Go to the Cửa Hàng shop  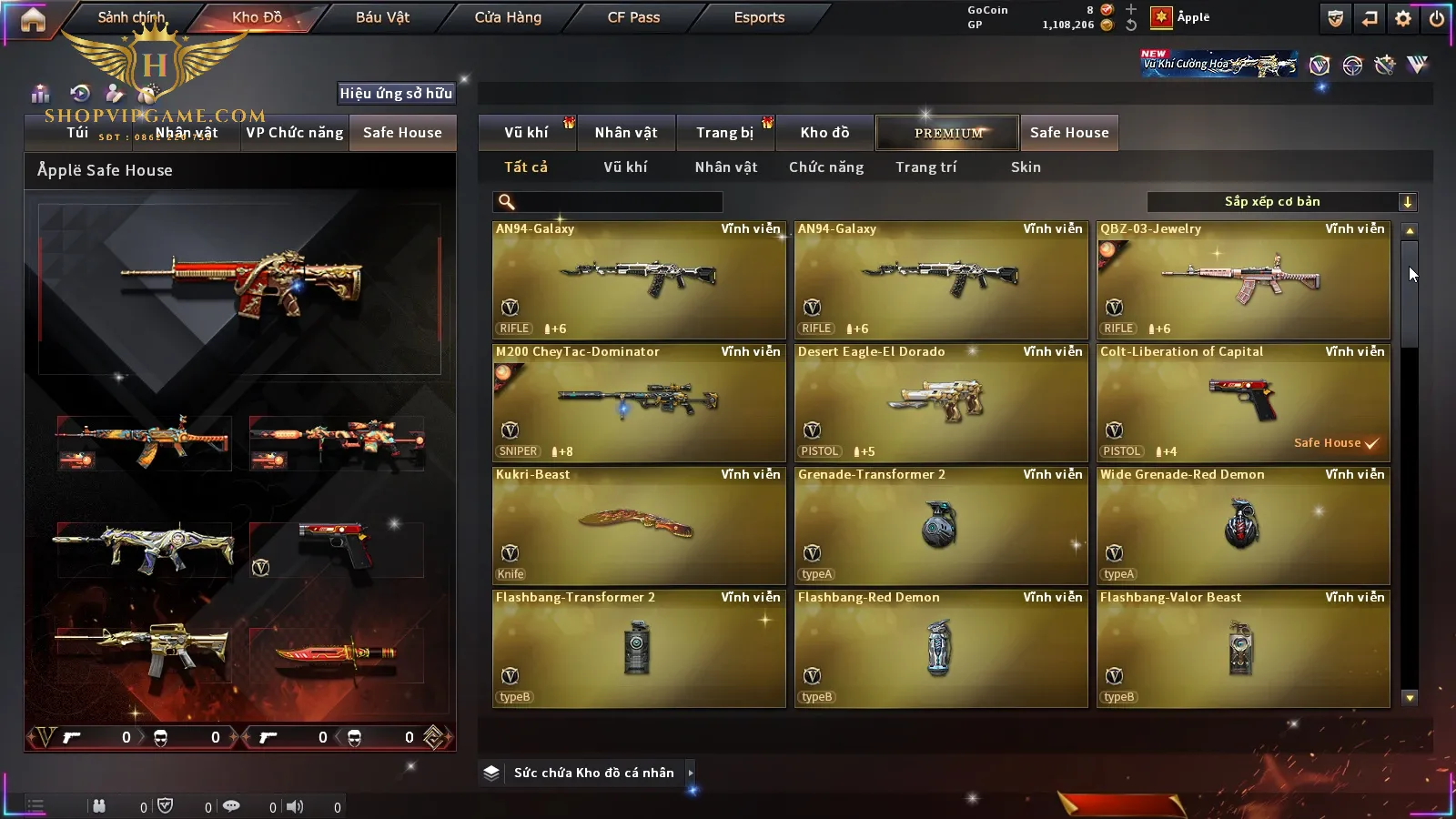click(x=508, y=17)
